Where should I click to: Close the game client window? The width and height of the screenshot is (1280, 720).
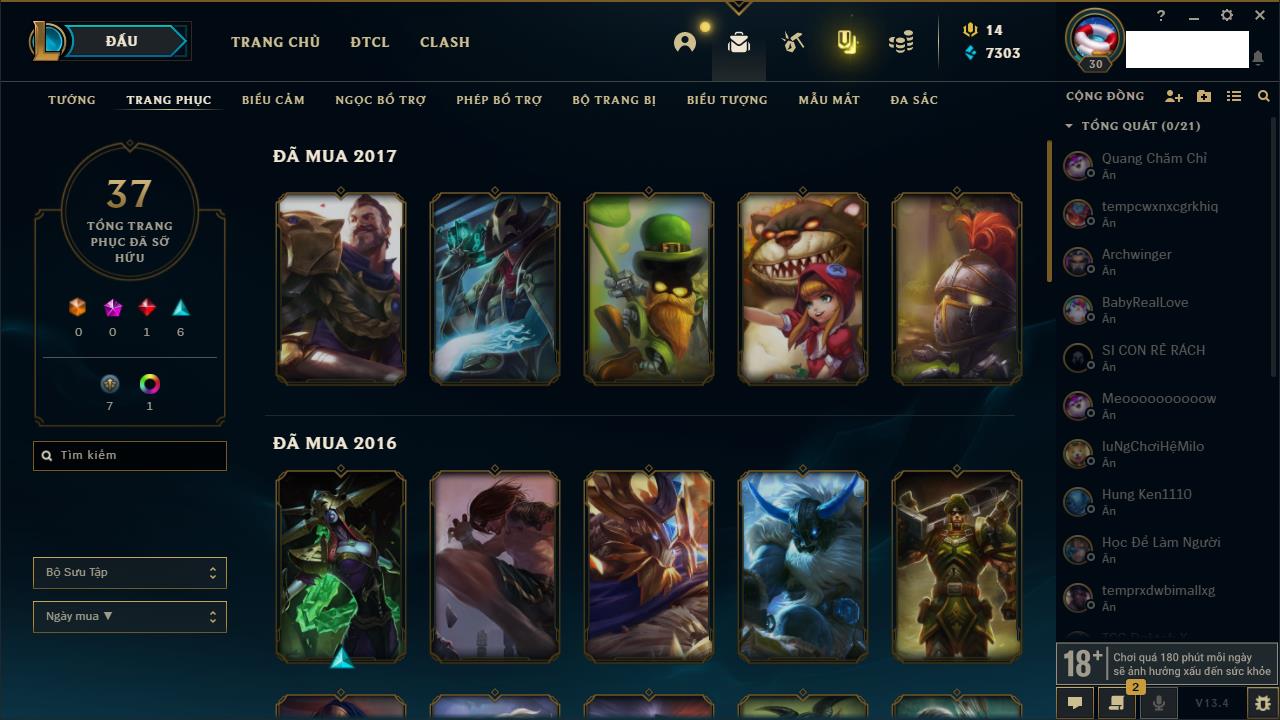click(x=1260, y=16)
